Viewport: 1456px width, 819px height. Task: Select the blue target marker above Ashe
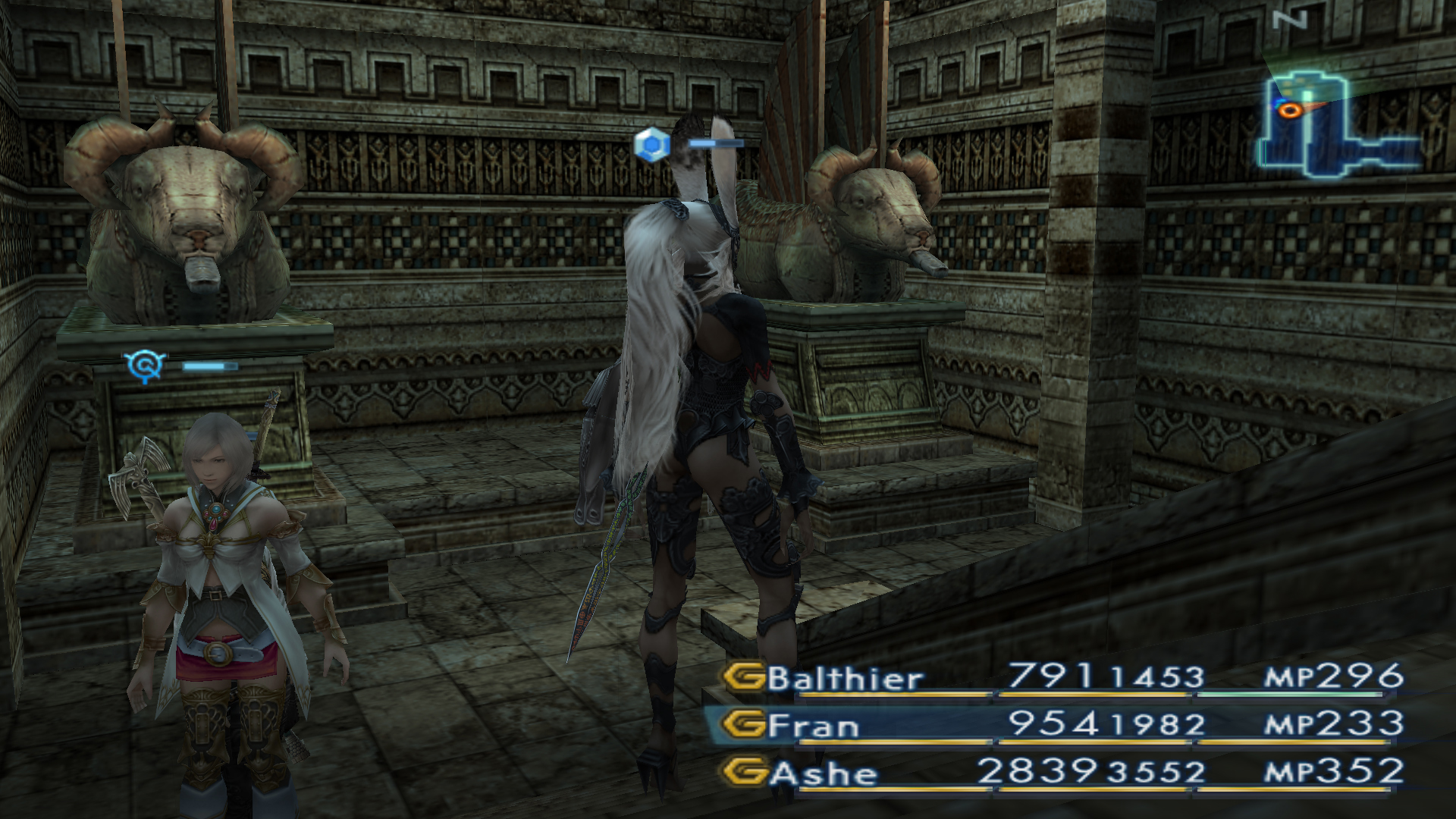(146, 366)
